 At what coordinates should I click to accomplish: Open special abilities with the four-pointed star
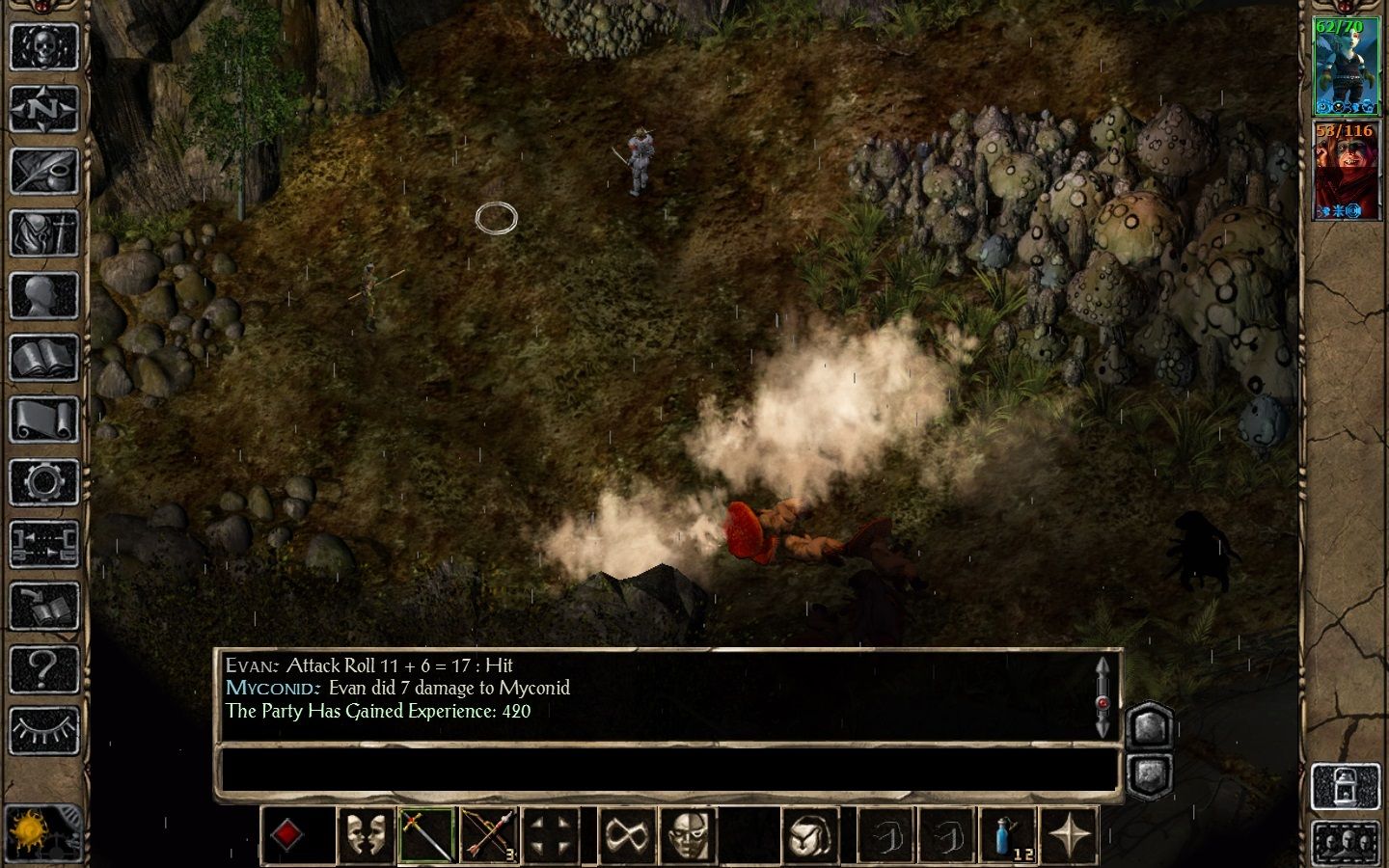1071,834
